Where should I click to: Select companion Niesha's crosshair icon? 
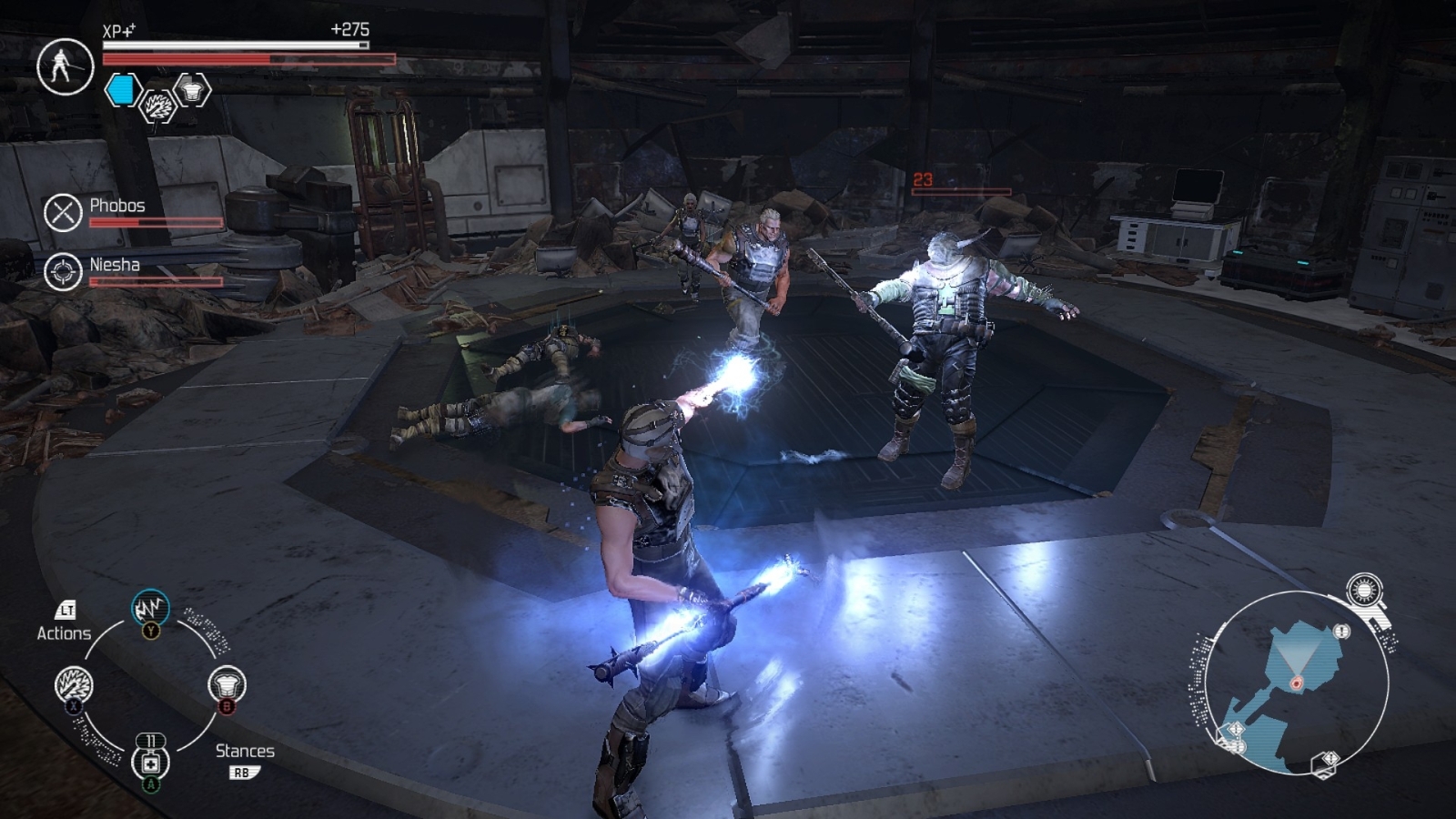coord(63,272)
